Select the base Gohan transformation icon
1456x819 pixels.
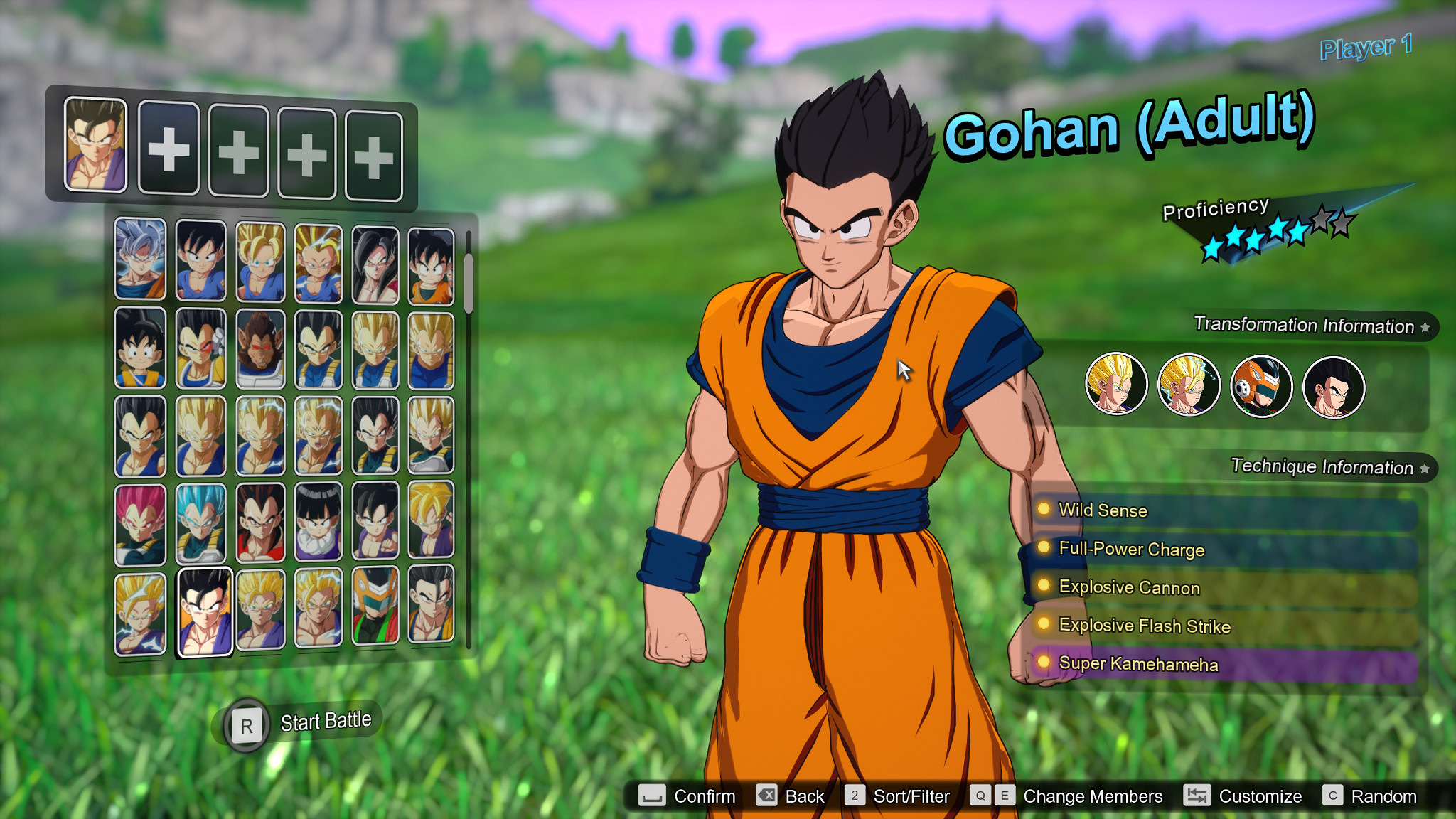coord(1334,384)
